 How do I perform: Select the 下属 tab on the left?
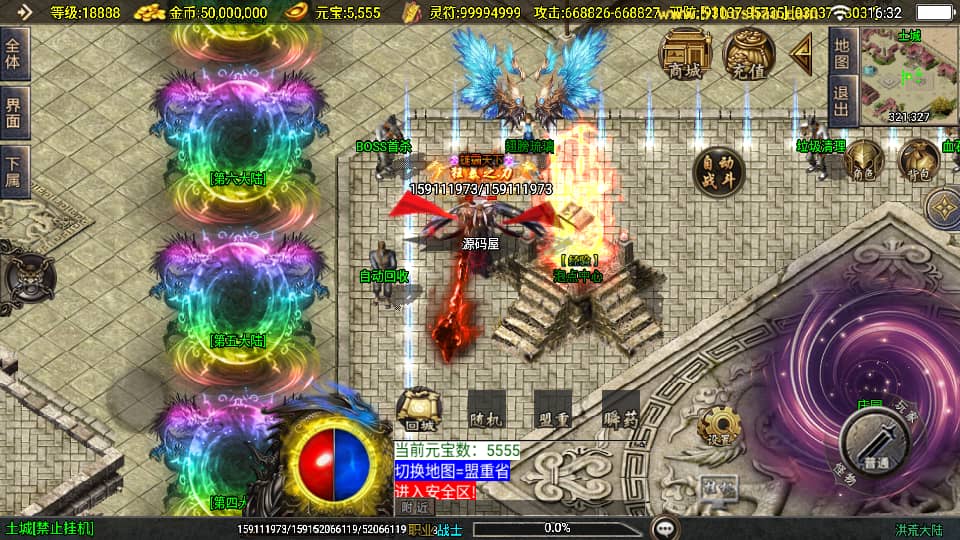tap(15, 172)
